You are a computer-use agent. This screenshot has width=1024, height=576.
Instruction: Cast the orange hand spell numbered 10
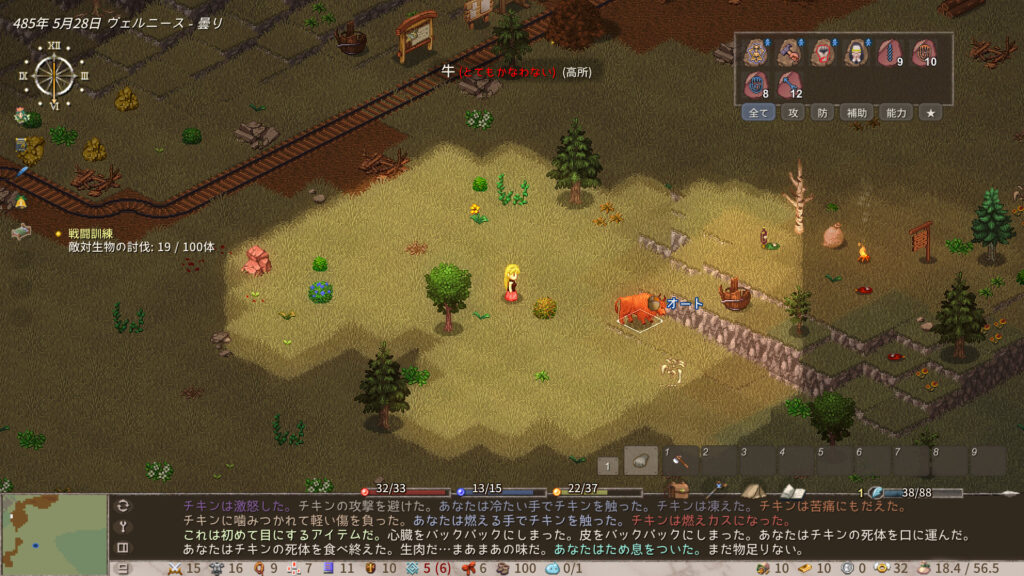[923, 52]
